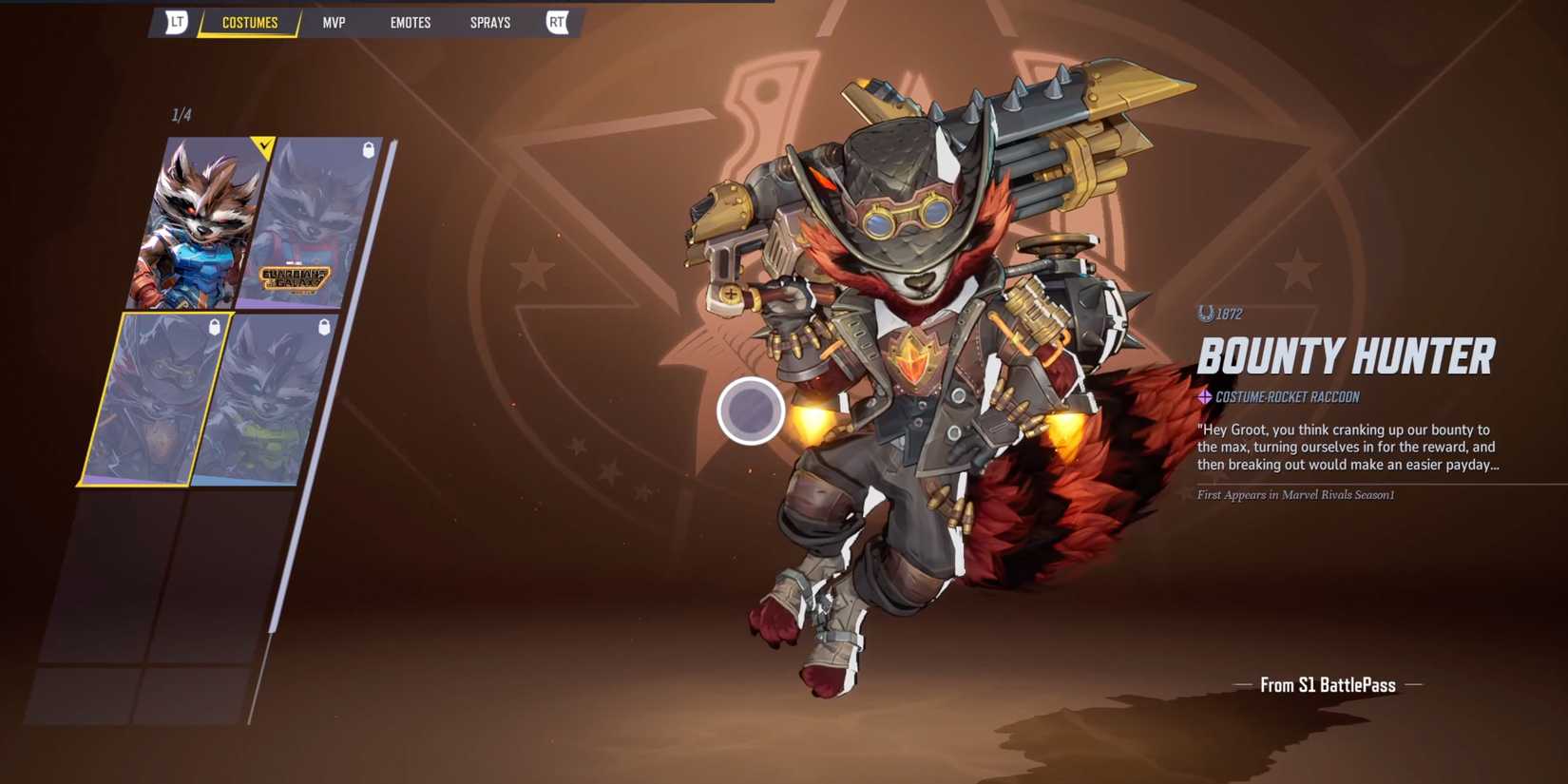This screenshot has height=784, width=1568.
Task: Click the First Appears in Marvel Rivals Season1 text
Action: pos(1294,495)
